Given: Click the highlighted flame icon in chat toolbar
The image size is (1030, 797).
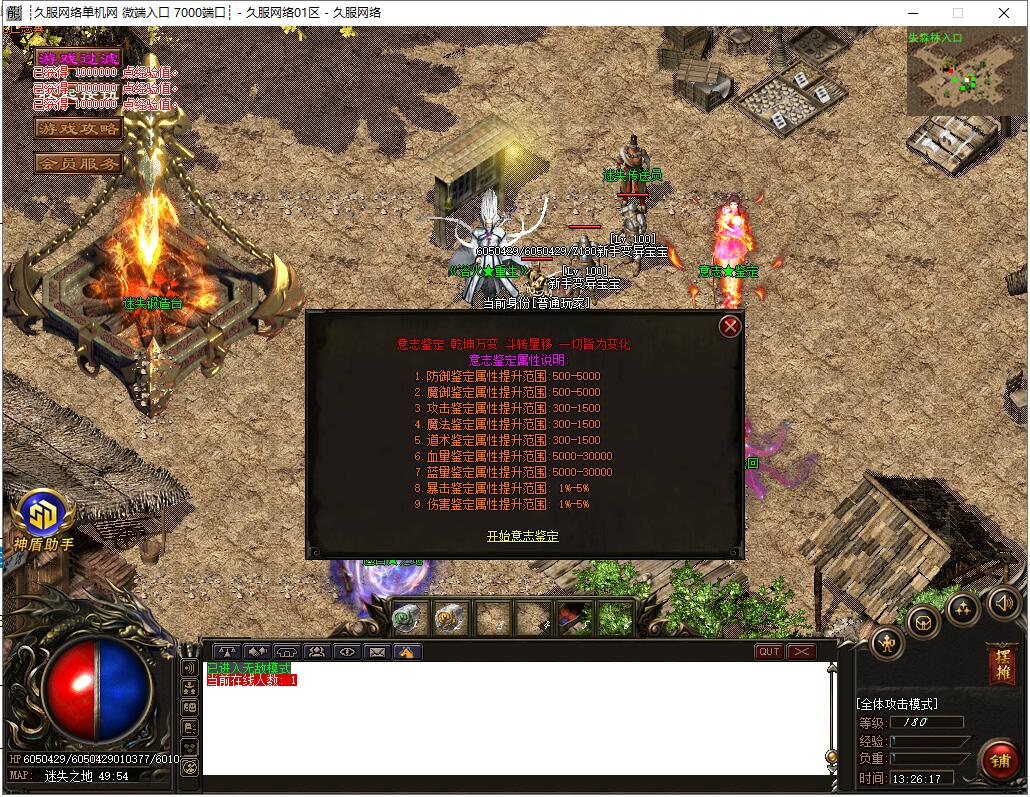Looking at the screenshot, I should pyautogui.click(x=407, y=652).
